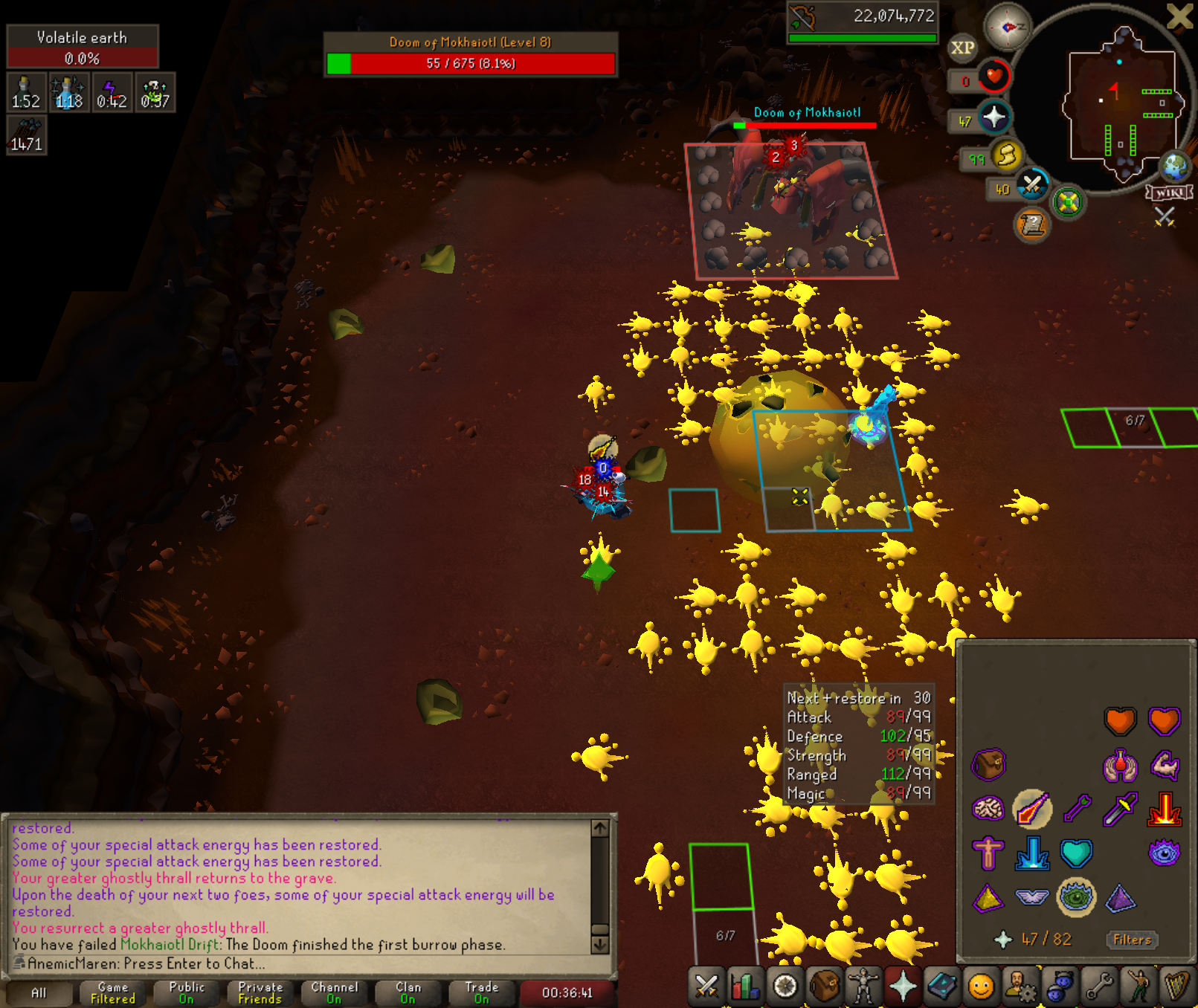
Task: Open the world map globe
Action: [x=1176, y=167]
